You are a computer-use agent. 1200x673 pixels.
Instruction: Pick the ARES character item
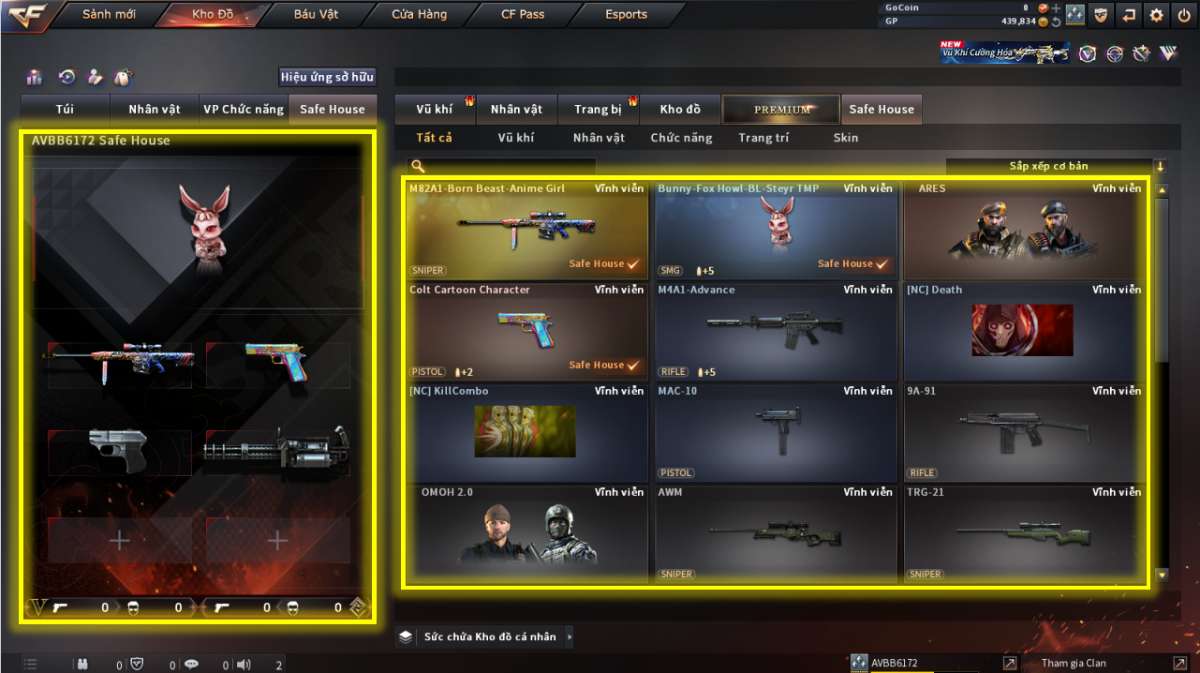[1023, 229]
